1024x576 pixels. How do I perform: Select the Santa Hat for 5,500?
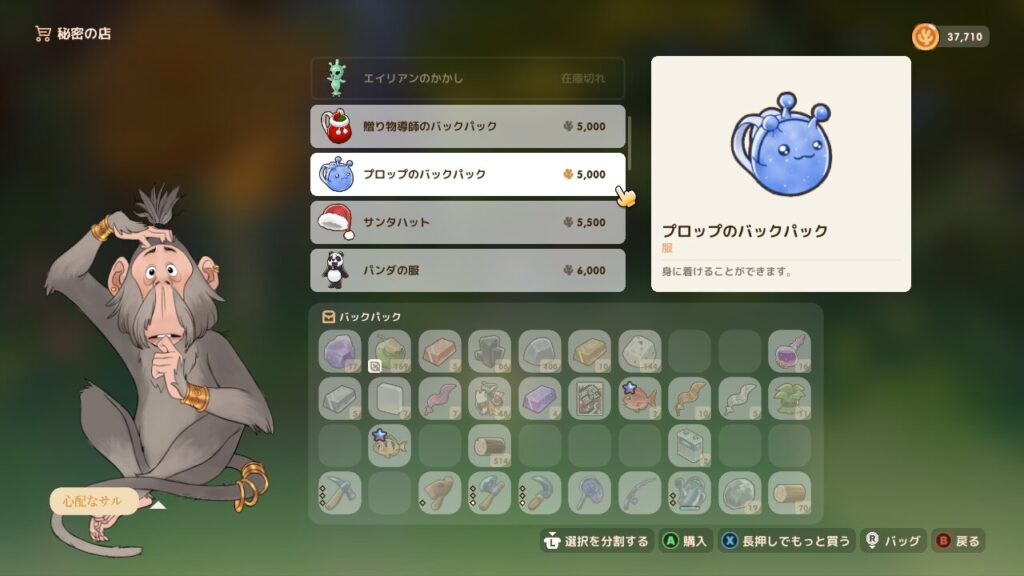click(x=467, y=222)
